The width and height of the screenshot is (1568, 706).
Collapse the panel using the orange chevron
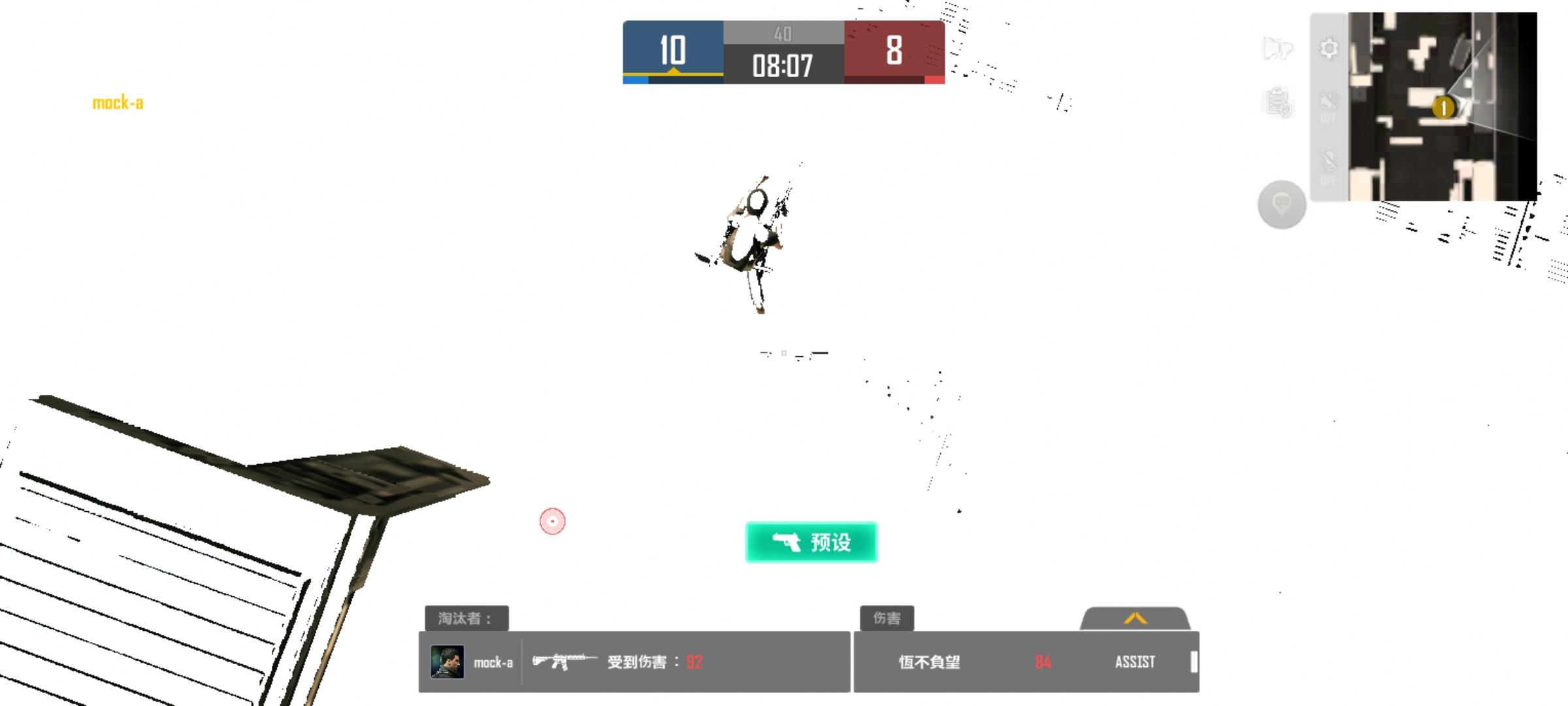point(1135,620)
